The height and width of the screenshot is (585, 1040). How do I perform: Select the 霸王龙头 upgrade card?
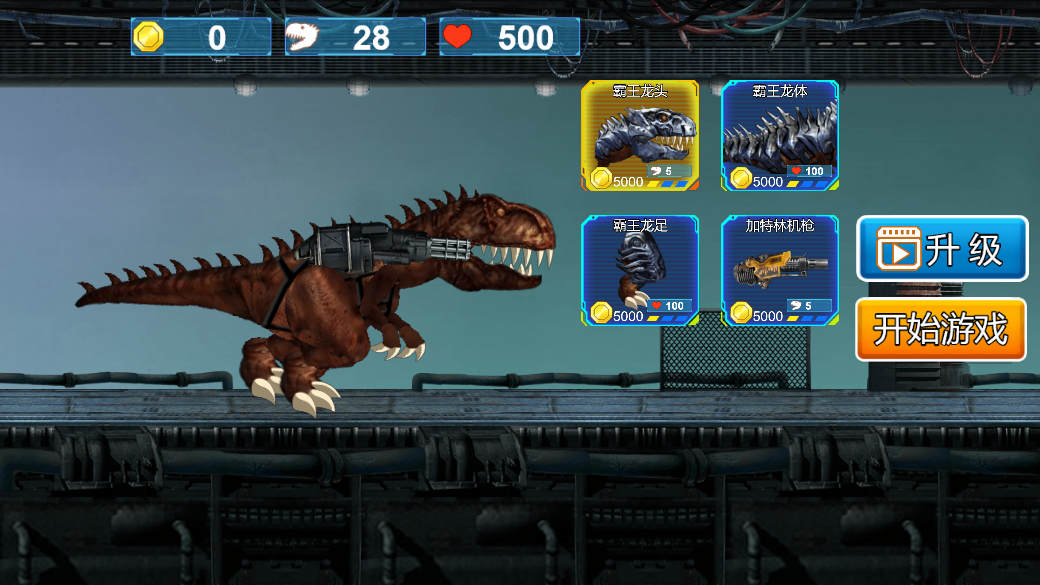click(x=640, y=136)
